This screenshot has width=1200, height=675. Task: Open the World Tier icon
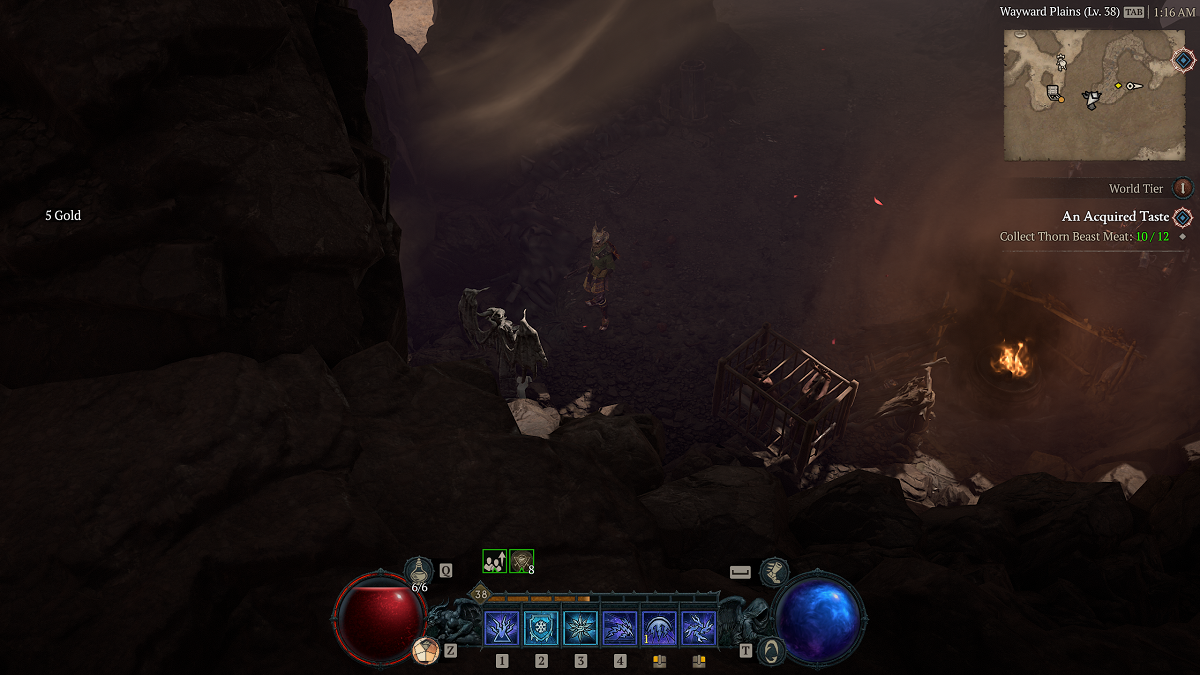tap(1183, 188)
